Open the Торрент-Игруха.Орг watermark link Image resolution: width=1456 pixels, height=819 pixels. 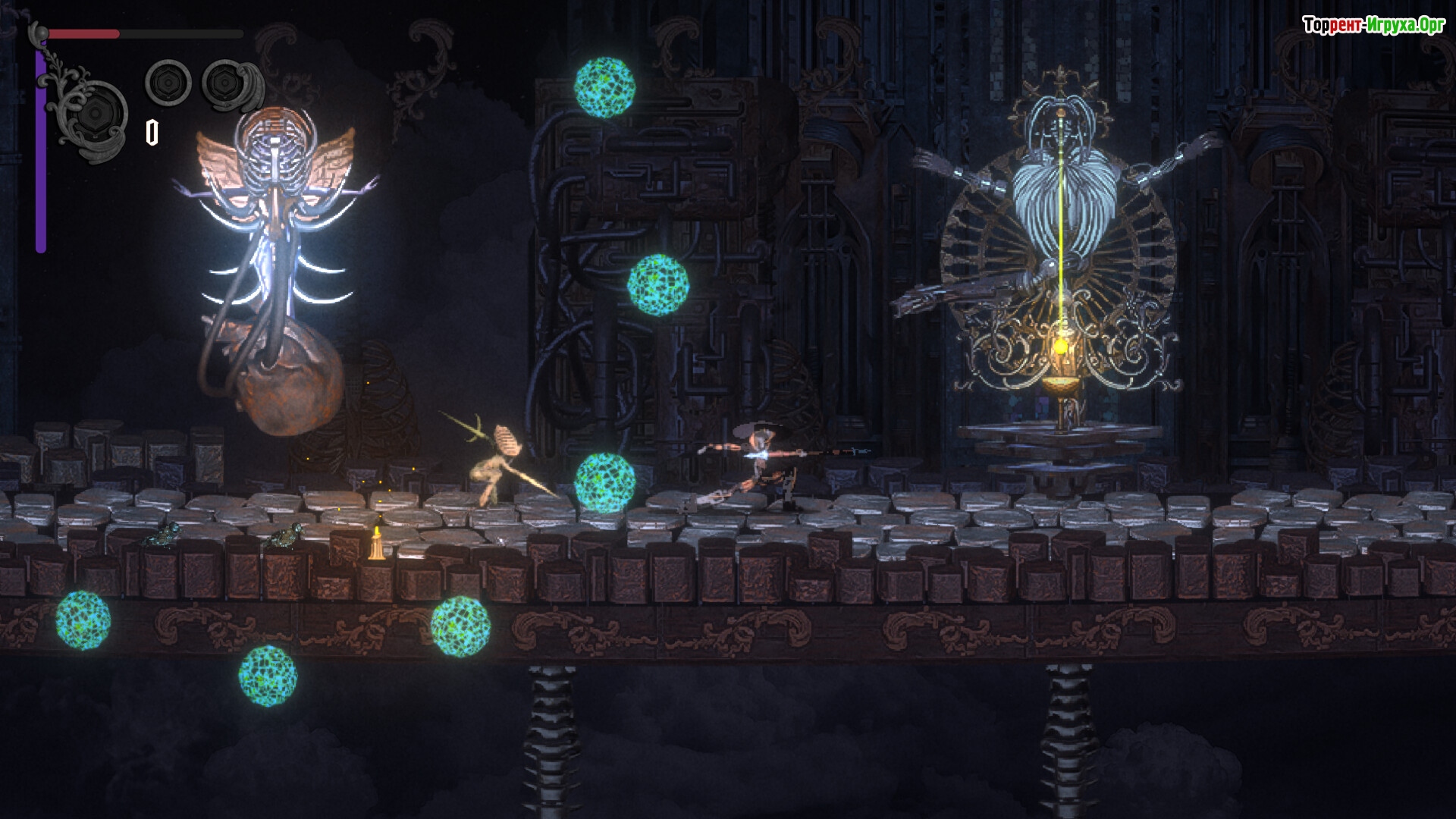coord(1373,26)
